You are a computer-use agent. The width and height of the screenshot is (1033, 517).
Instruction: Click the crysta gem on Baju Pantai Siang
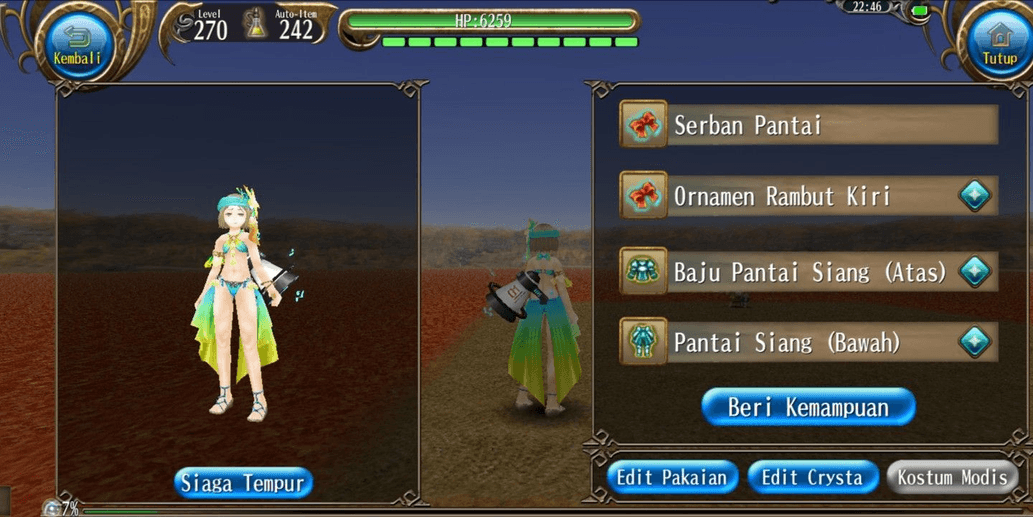pos(974,270)
